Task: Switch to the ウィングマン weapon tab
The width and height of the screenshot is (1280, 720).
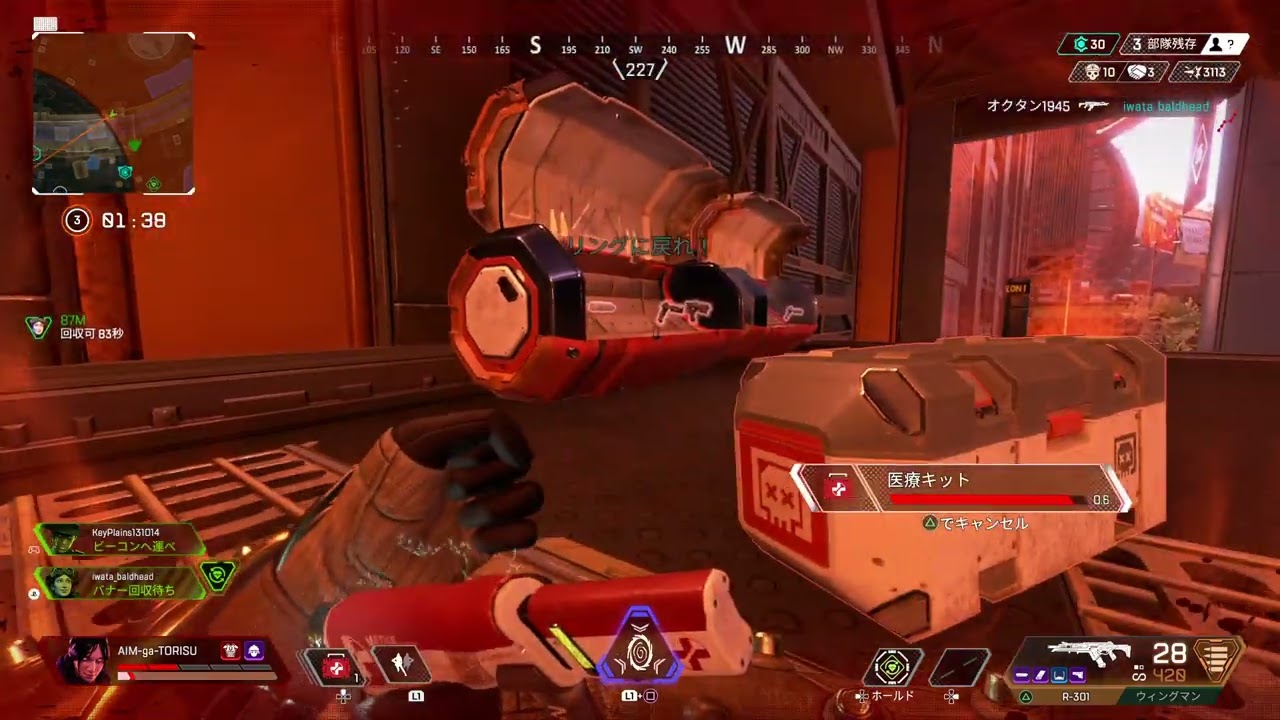Action: 1167,694
